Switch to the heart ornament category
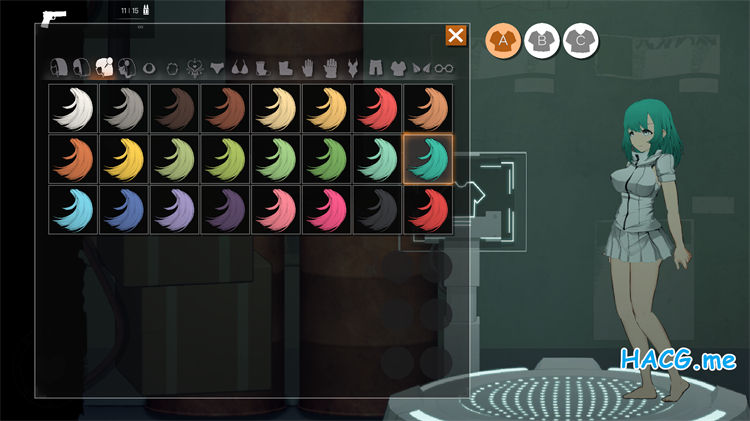750x421 pixels. point(194,68)
